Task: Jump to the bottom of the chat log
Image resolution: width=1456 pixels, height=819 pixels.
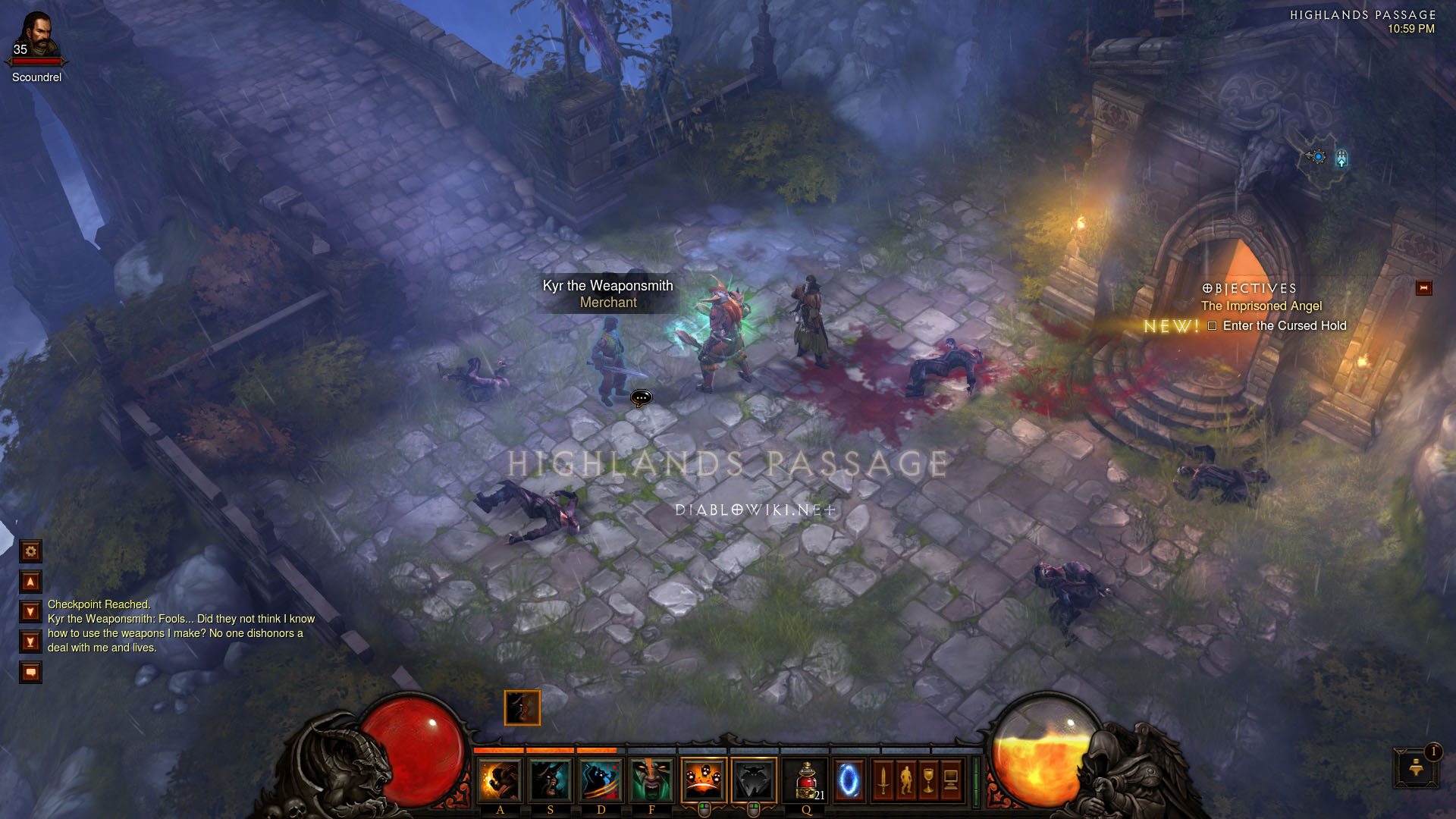Action: [x=31, y=642]
